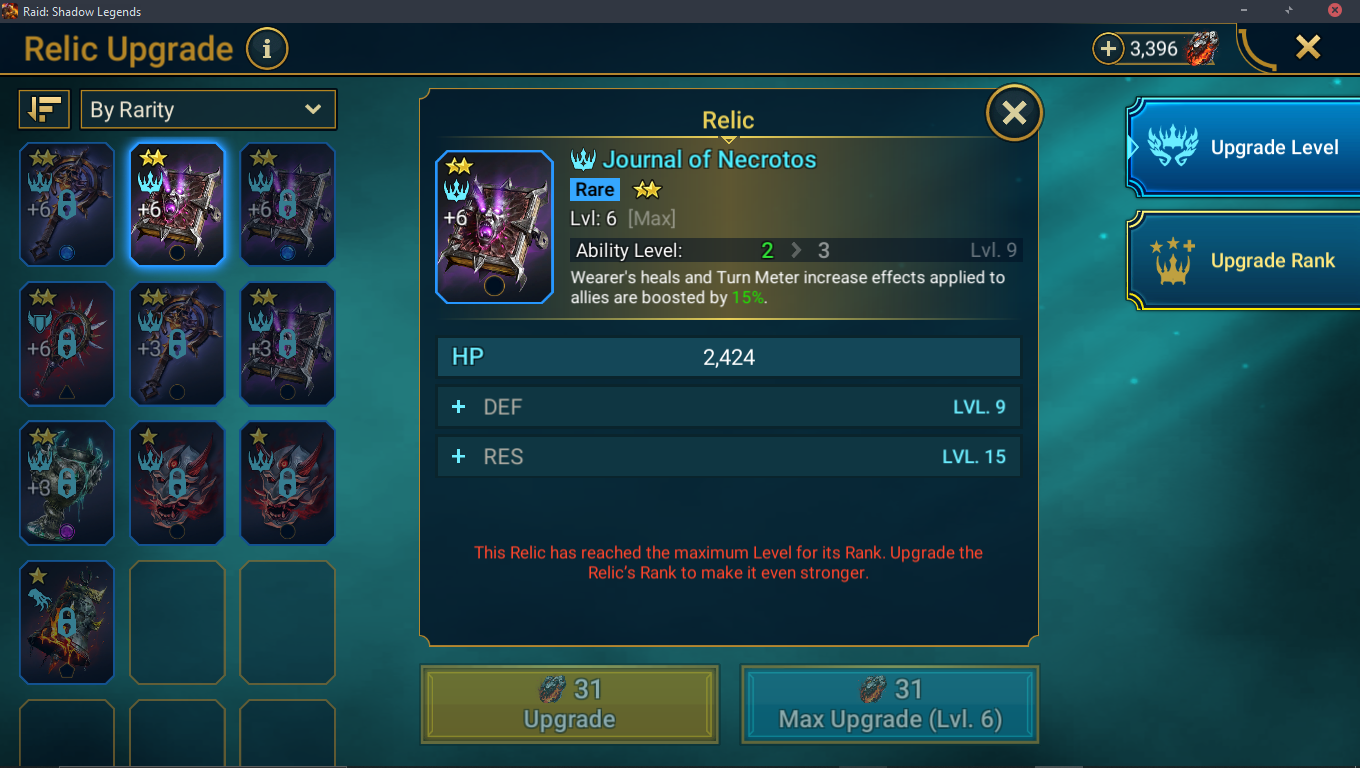Close the game window
The image size is (1360, 768).
click(x=1334, y=10)
